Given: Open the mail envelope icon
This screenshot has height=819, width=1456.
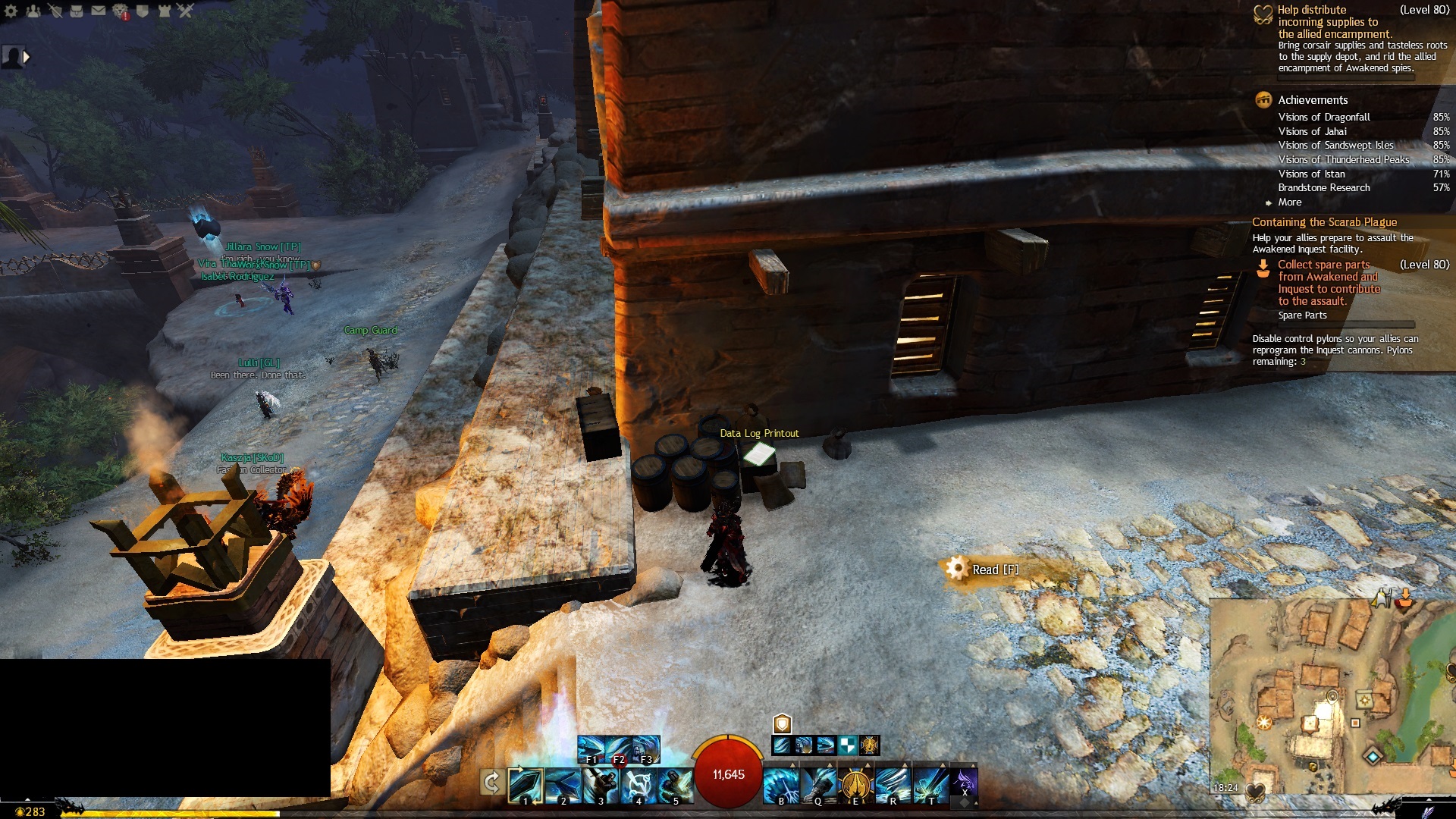Looking at the screenshot, I should 99,11.
